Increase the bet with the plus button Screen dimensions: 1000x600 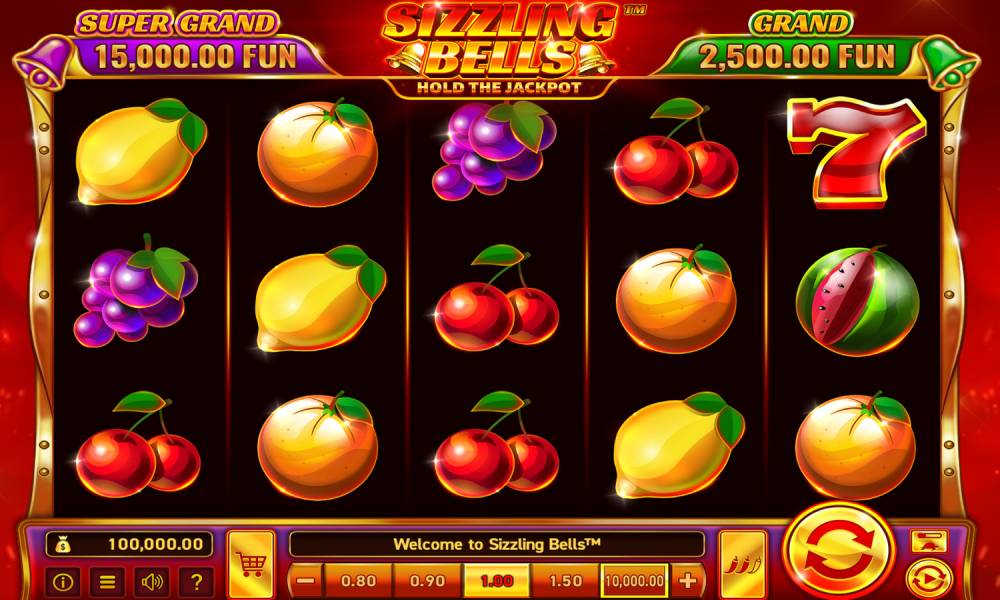coord(687,580)
